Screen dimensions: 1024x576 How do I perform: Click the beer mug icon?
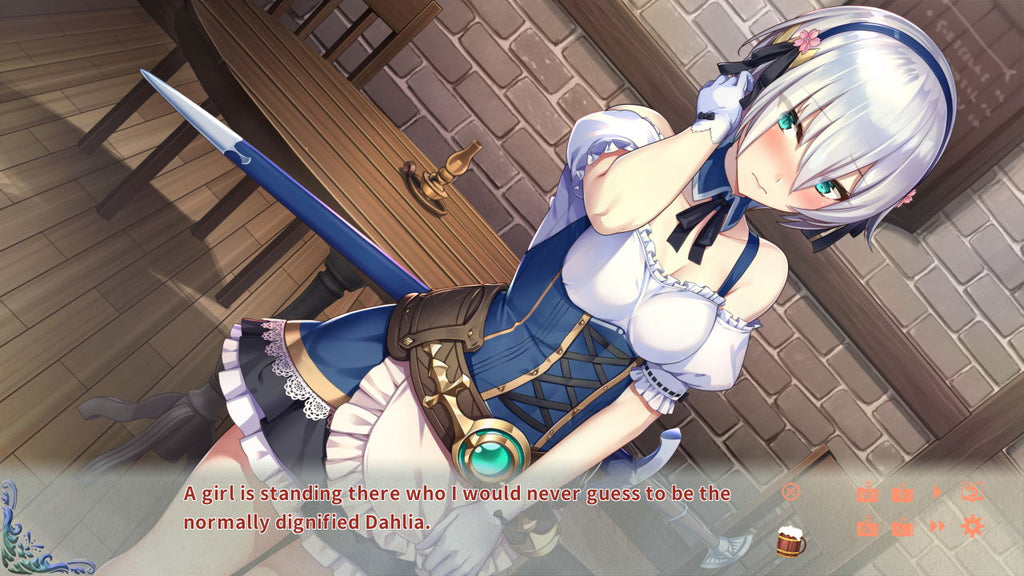790,541
